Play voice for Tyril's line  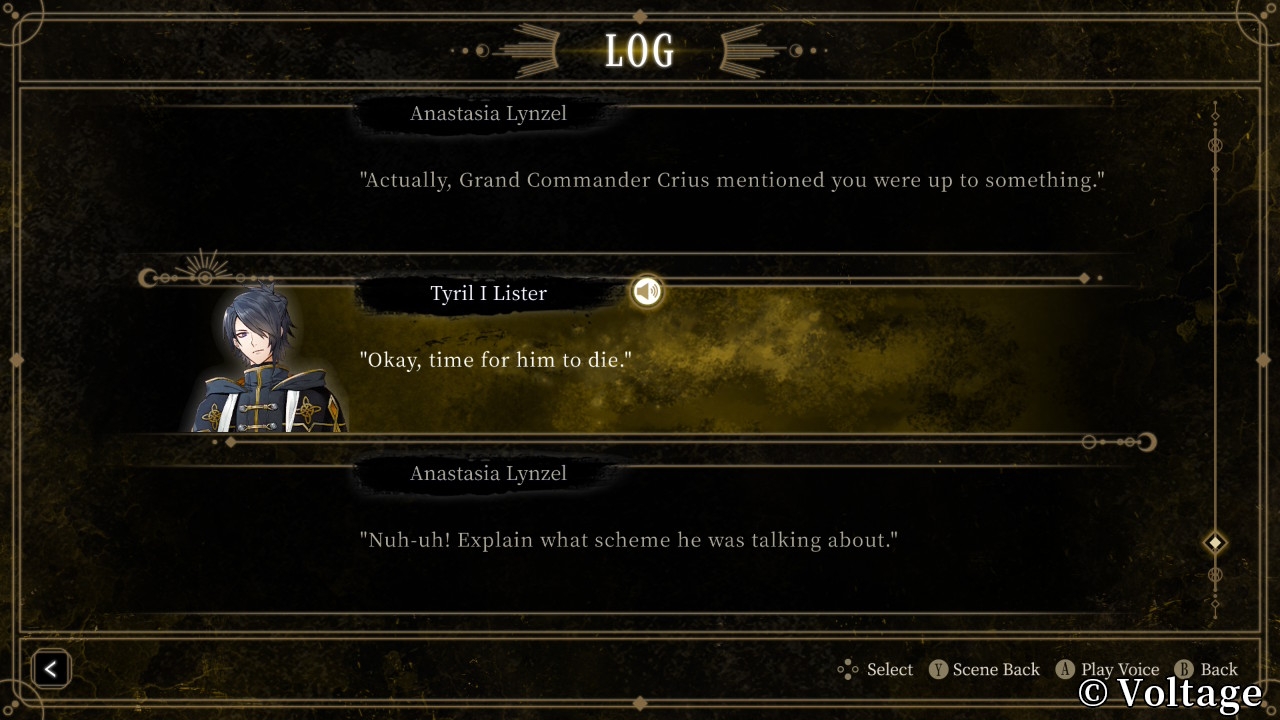point(647,292)
